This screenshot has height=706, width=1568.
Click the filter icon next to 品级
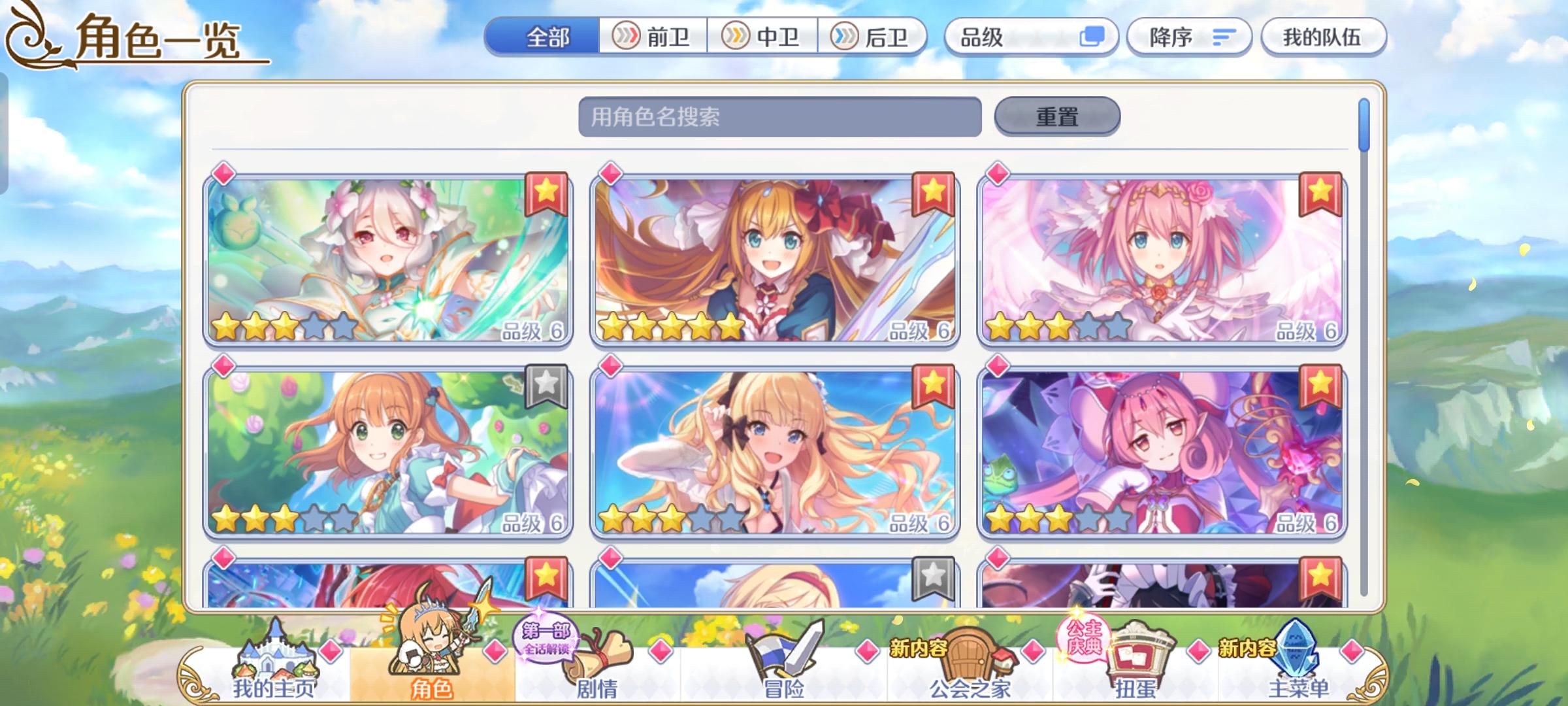tap(1094, 37)
